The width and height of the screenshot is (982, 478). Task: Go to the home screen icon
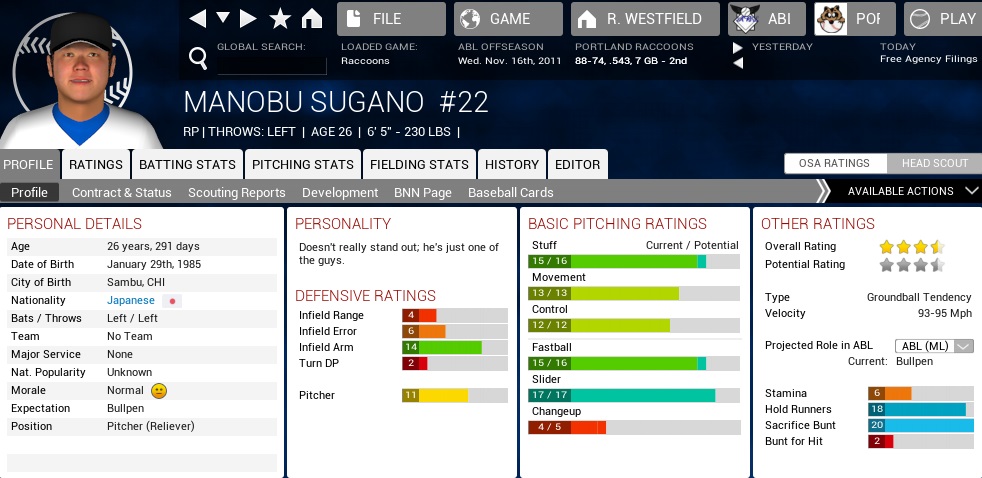tap(312, 18)
